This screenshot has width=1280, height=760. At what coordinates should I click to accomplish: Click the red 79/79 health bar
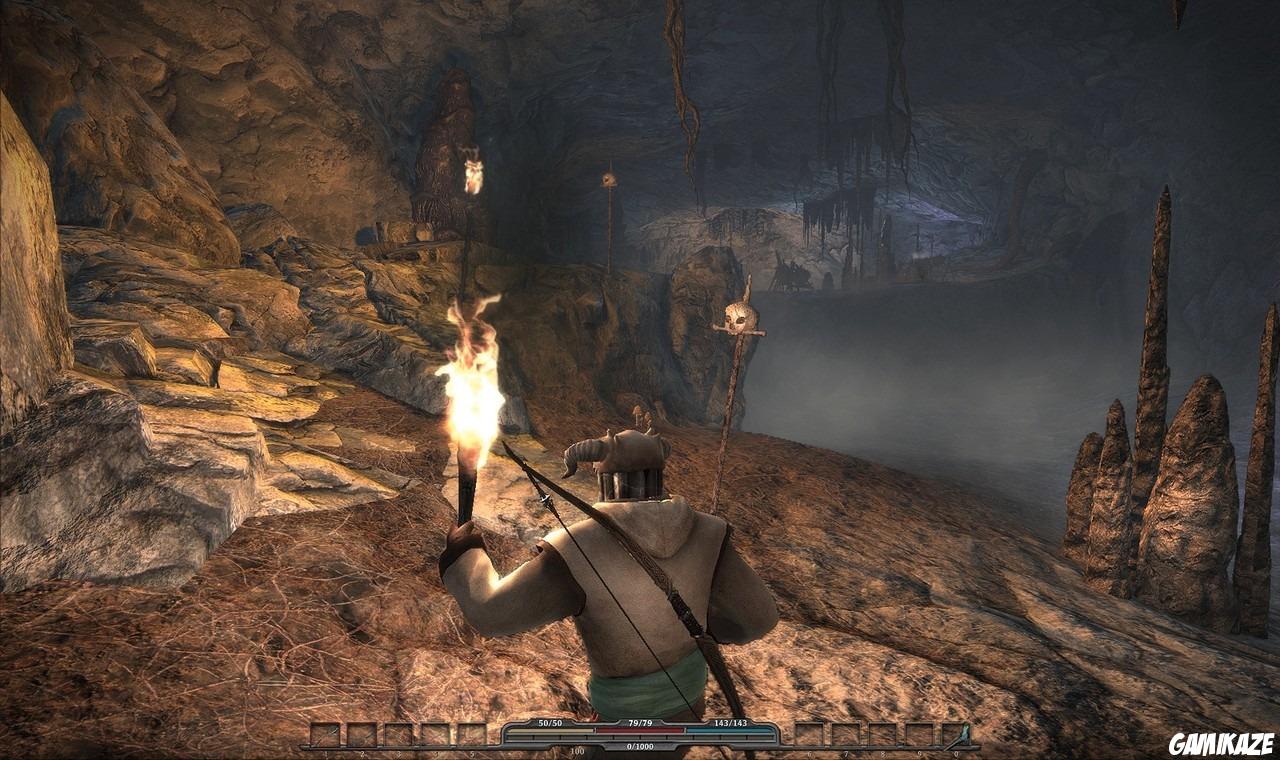[640, 731]
